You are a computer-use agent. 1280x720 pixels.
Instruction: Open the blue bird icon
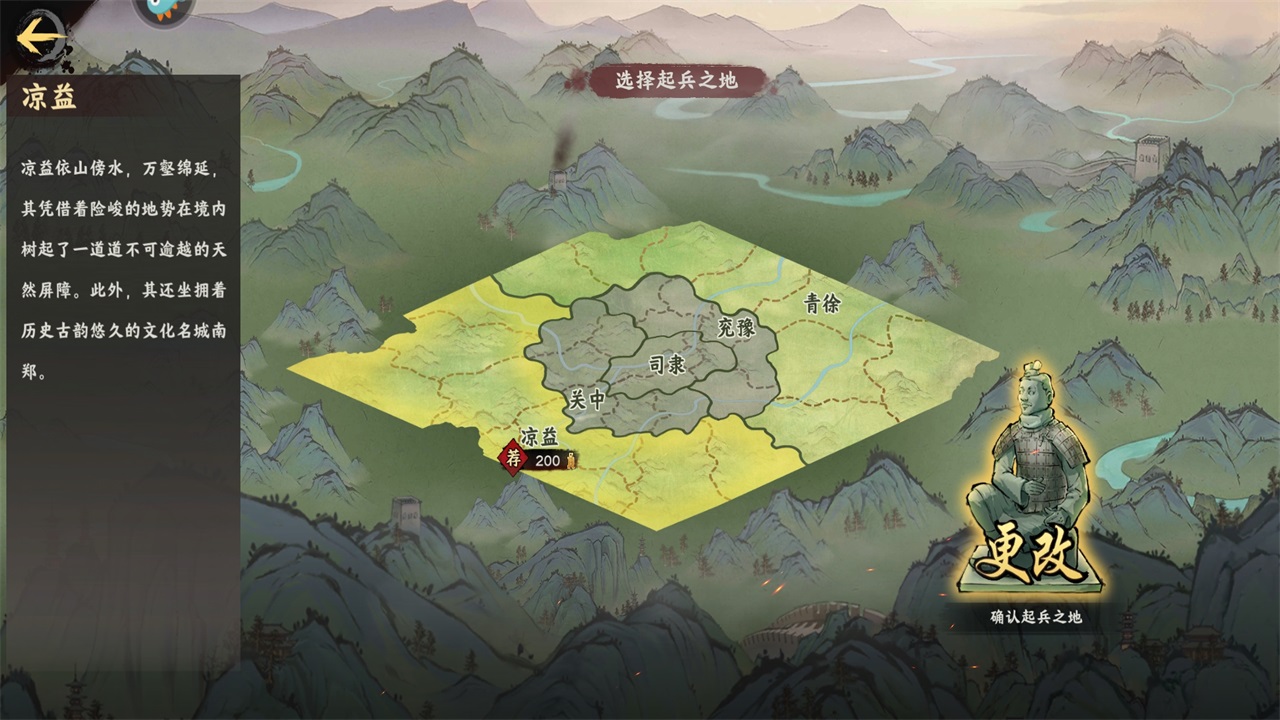click(x=162, y=10)
